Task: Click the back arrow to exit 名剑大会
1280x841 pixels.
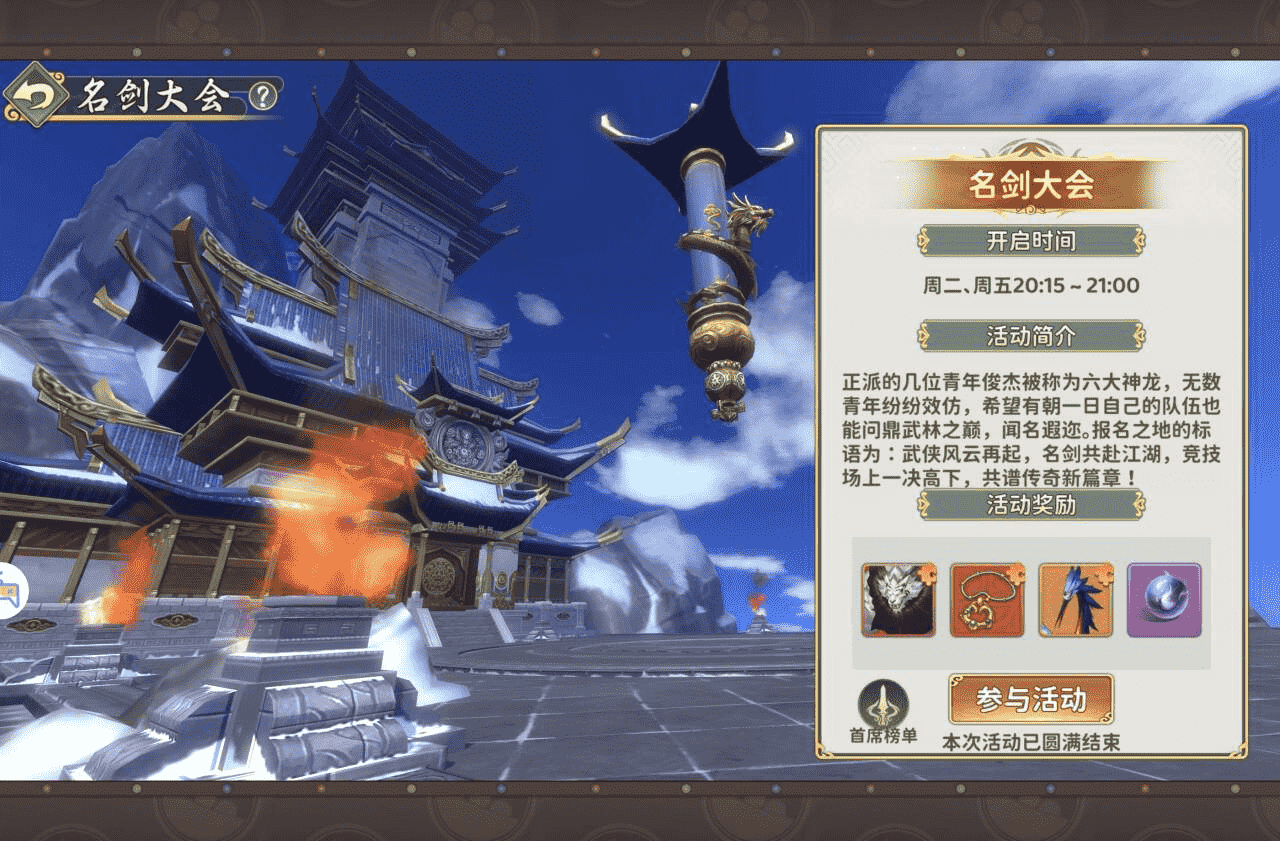Action: (36, 94)
